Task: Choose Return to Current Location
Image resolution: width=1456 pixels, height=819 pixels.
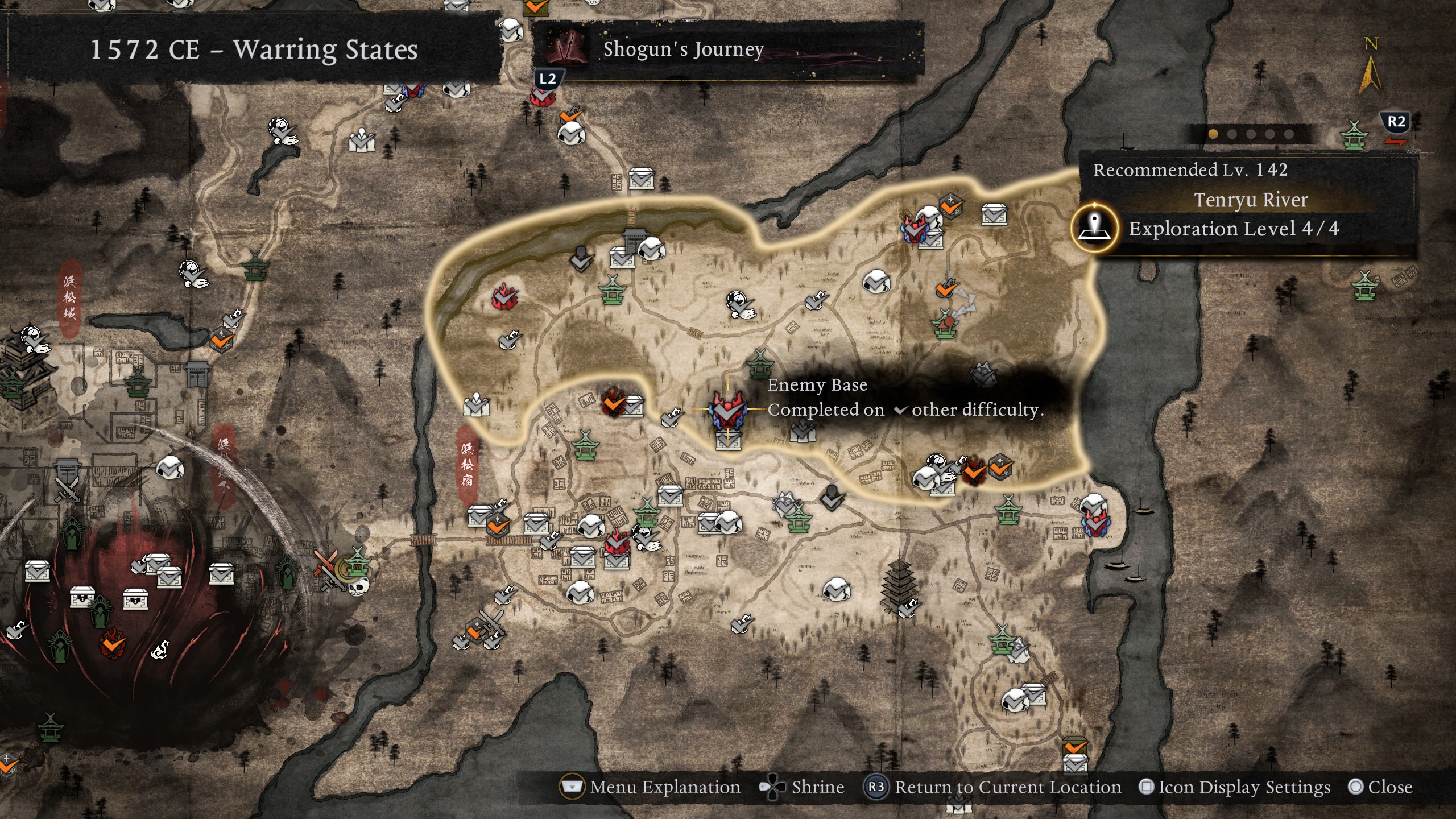Action: point(993,787)
